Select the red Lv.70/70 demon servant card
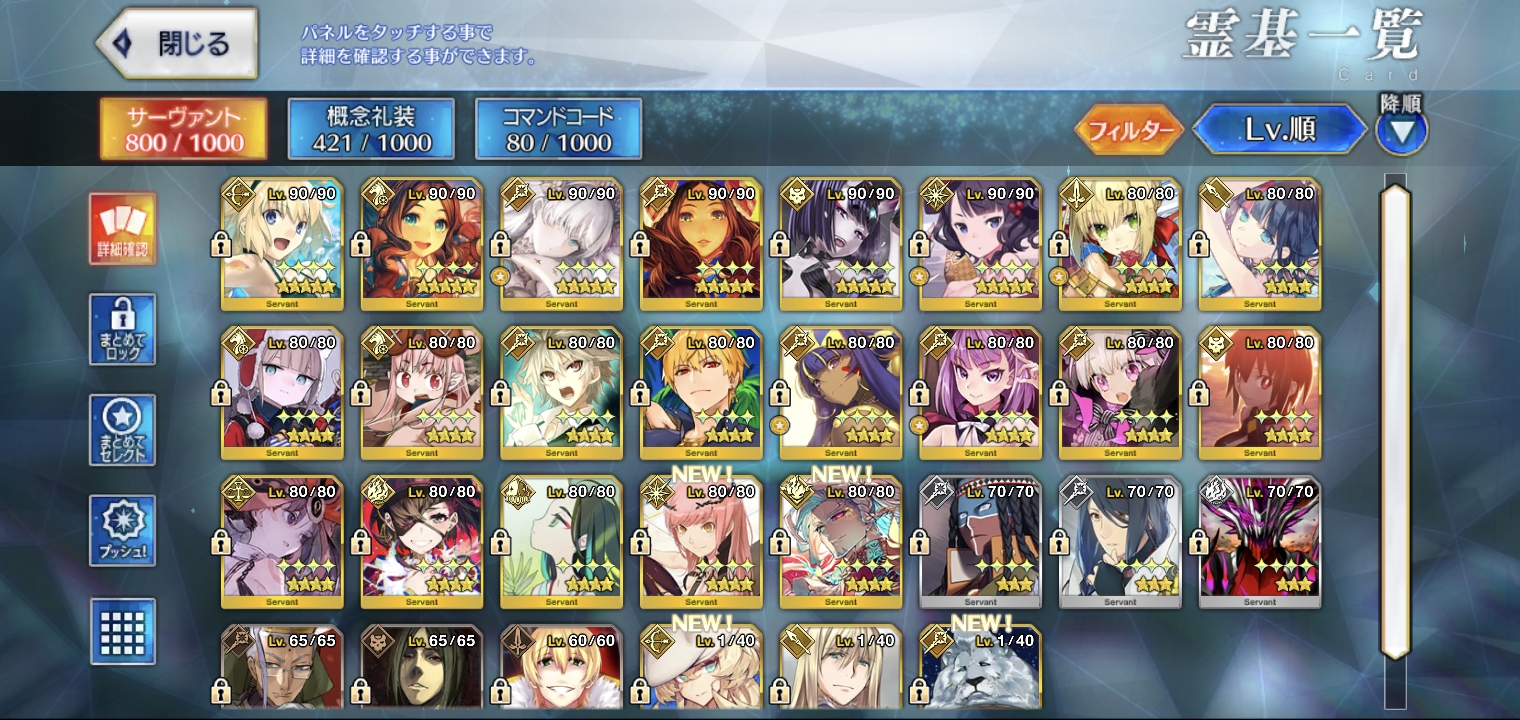 tap(1260, 542)
